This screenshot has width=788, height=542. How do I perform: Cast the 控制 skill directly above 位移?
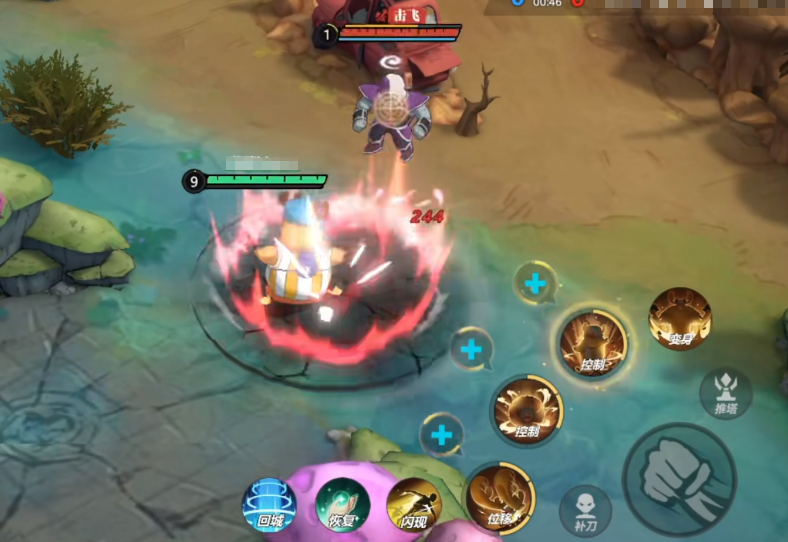pyautogui.click(x=527, y=410)
